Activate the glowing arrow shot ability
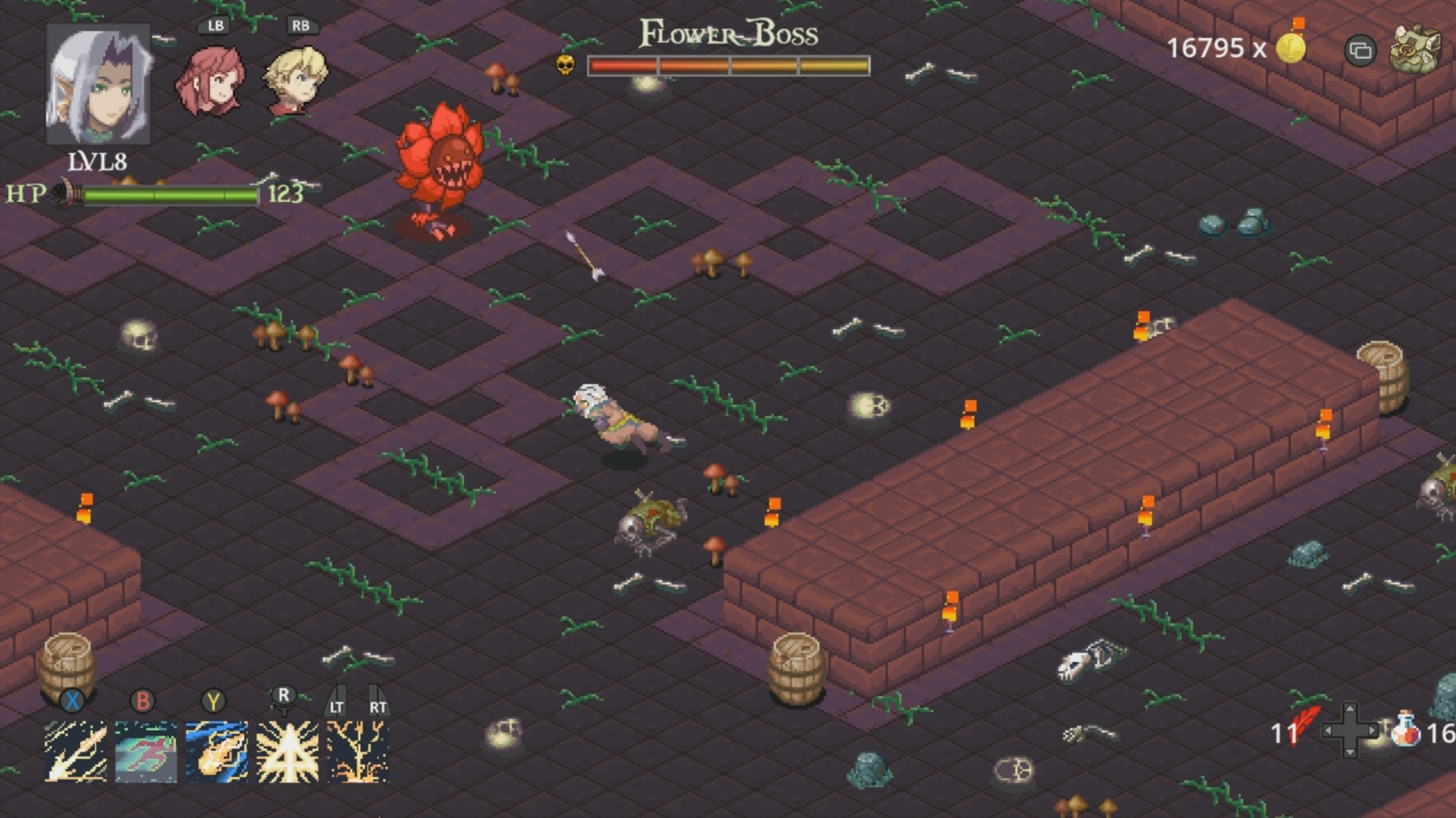The width and height of the screenshot is (1456, 818). (x=76, y=751)
